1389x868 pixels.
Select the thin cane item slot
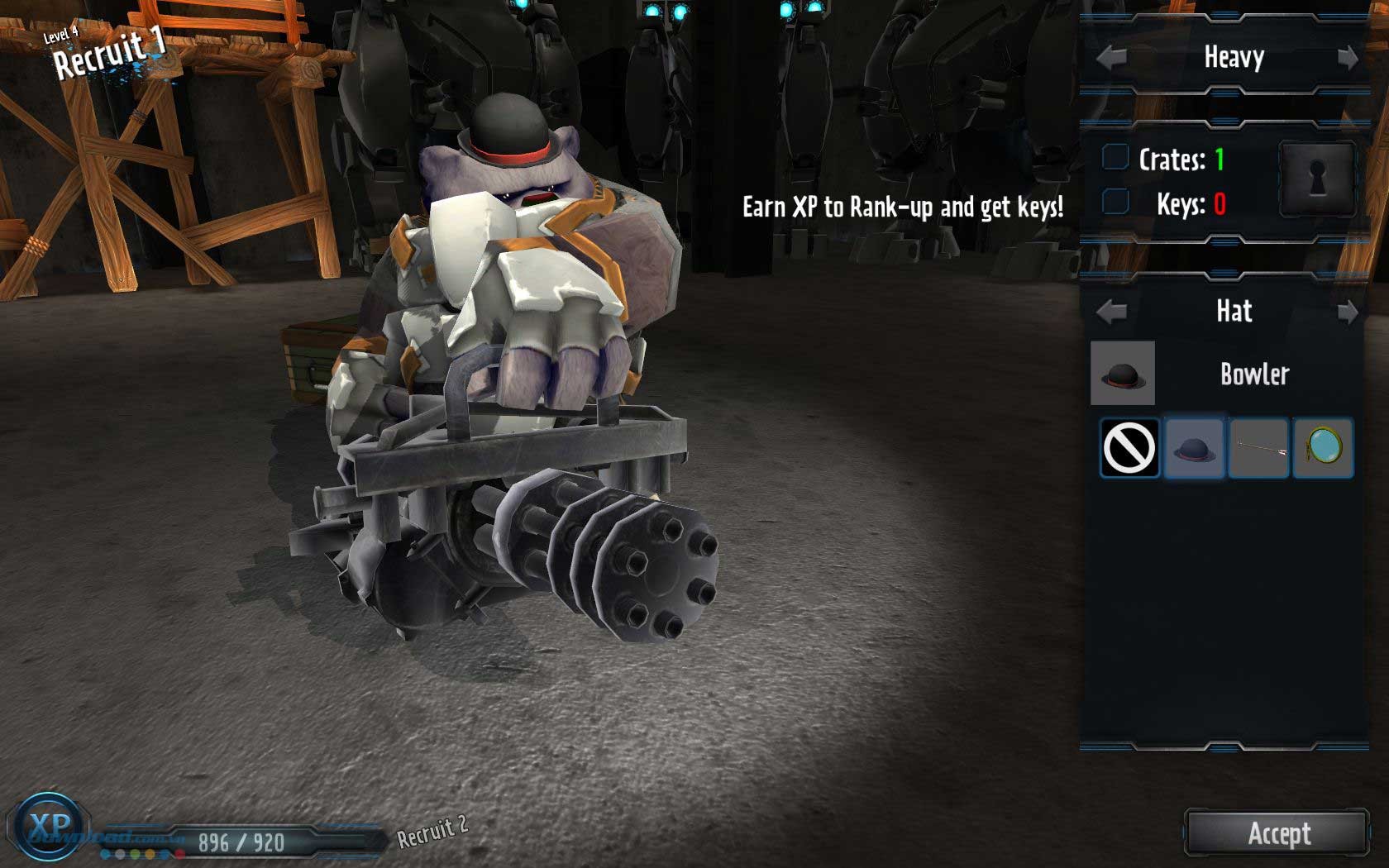pos(1258,448)
